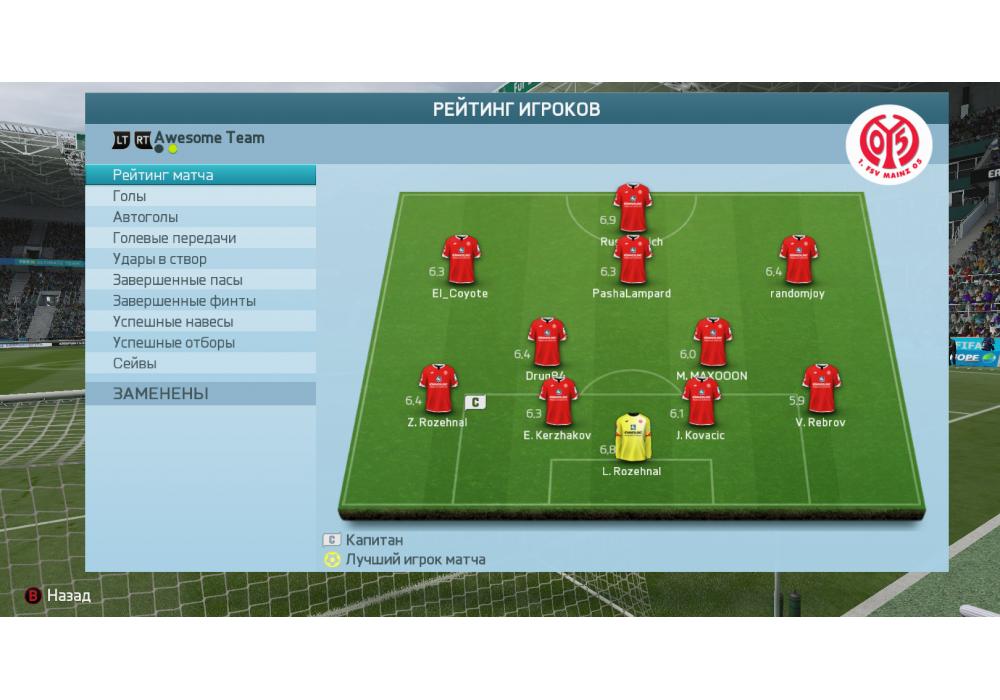Select the Удары в створ entry
The width and height of the screenshot is (1000, 700).
click(x=200, y=259)
